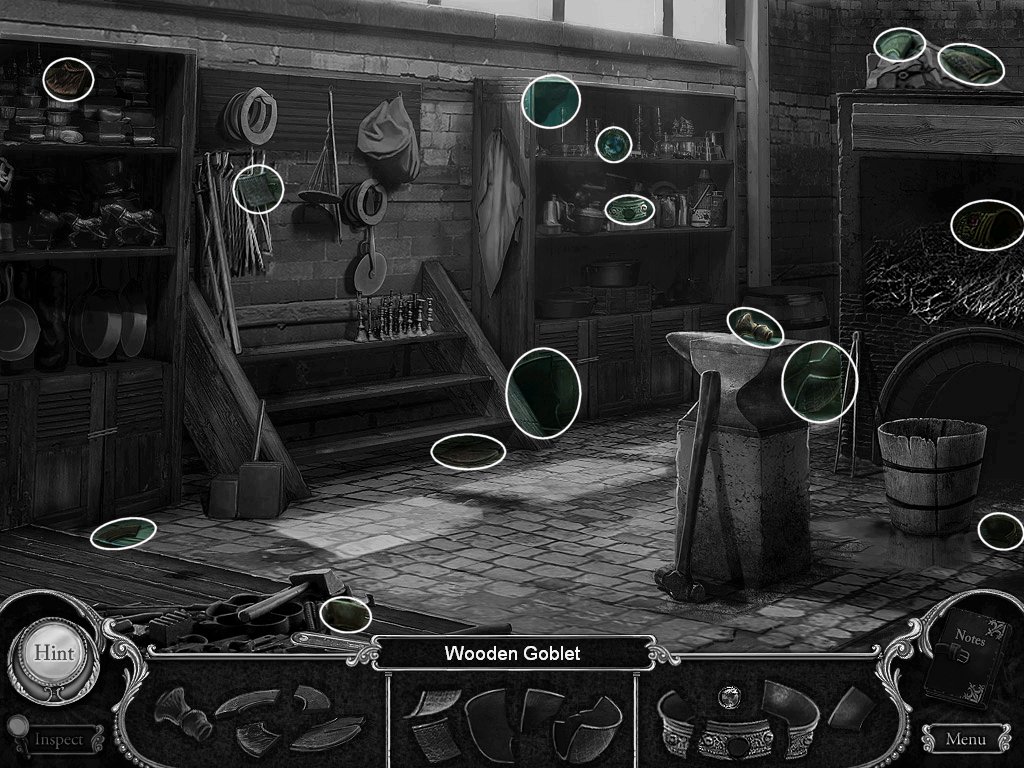1024x768 pixels.
Task: Open the game Menu
Action: [x=964, y=739]
